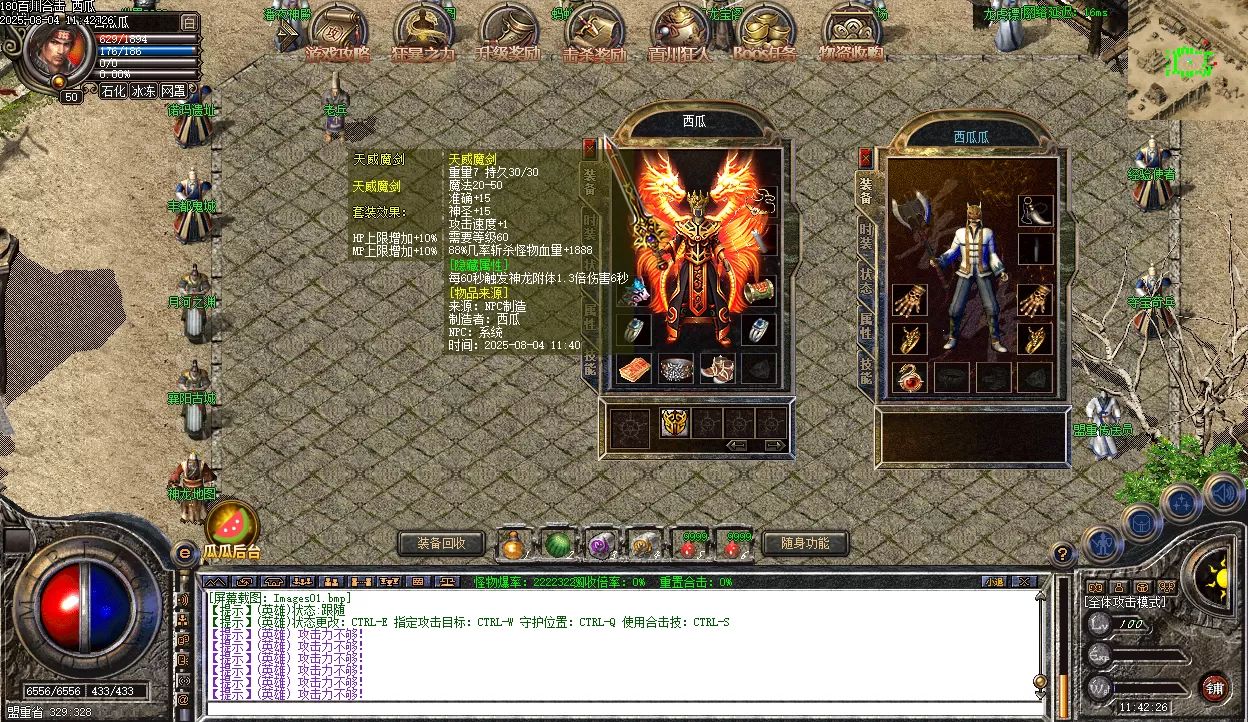Open the 游戏攻略 game guide scroll
1248x722 pixels.
pyautogui.click(x=337, y=37)
